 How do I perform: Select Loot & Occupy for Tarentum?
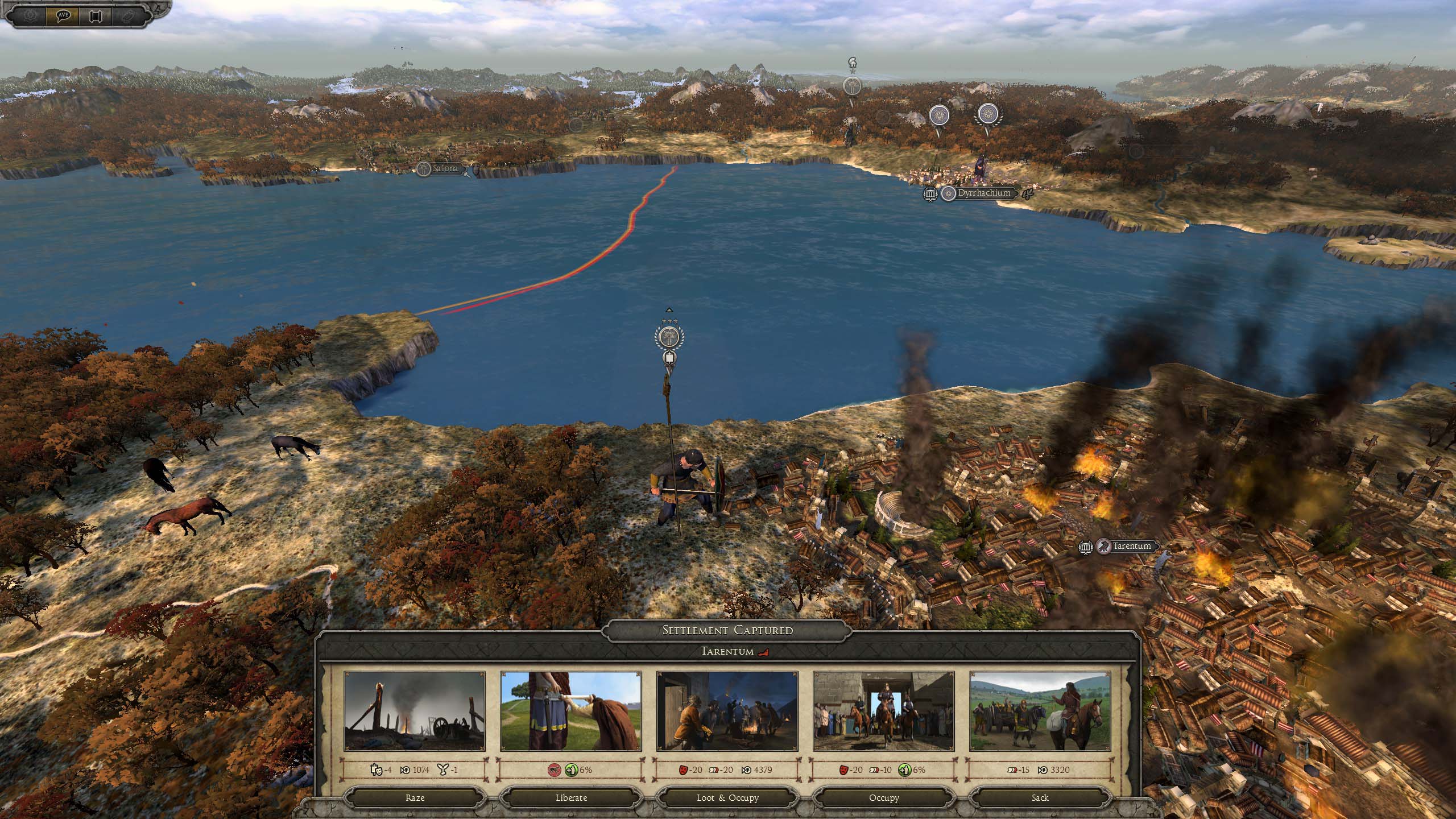pos(727,797)
